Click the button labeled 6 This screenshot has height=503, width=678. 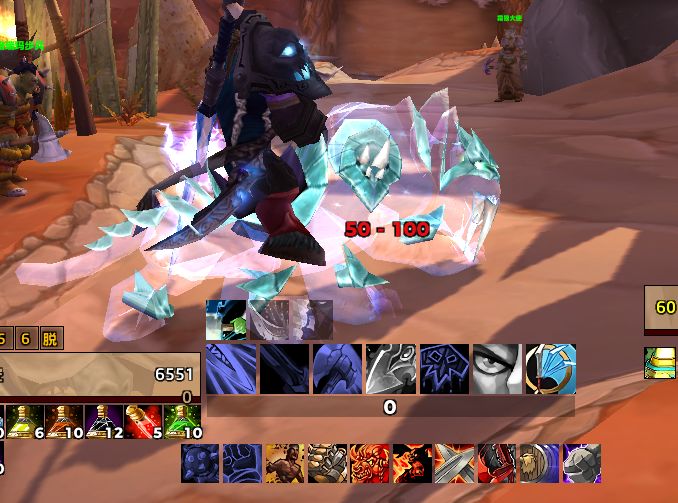27,338
